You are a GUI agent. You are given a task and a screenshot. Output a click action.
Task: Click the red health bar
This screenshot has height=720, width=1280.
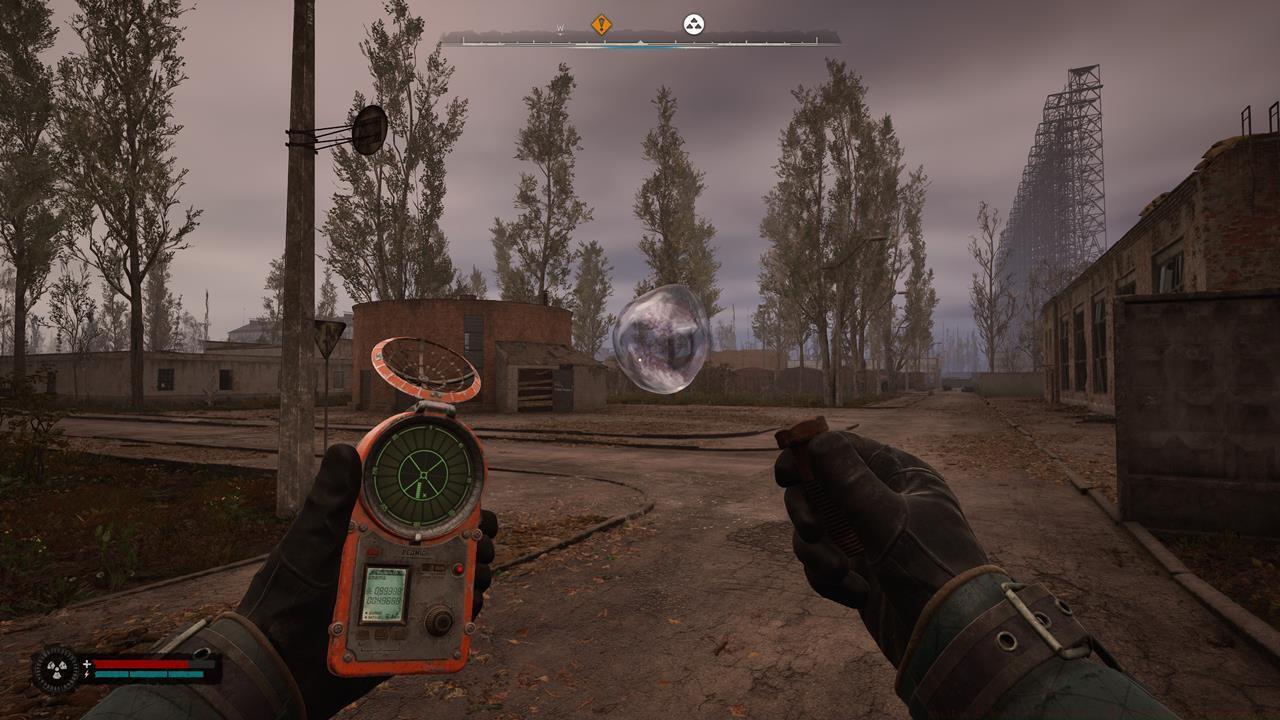(x=140, y=663)
